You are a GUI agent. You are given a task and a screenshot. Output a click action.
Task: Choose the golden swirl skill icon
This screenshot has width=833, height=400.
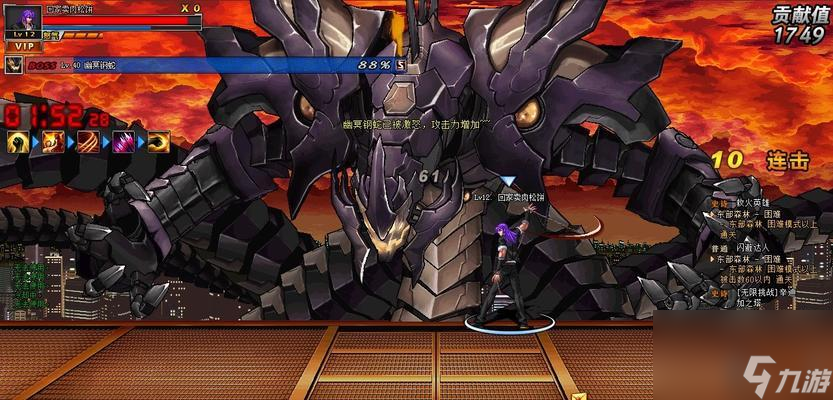(x=159, y=142)
